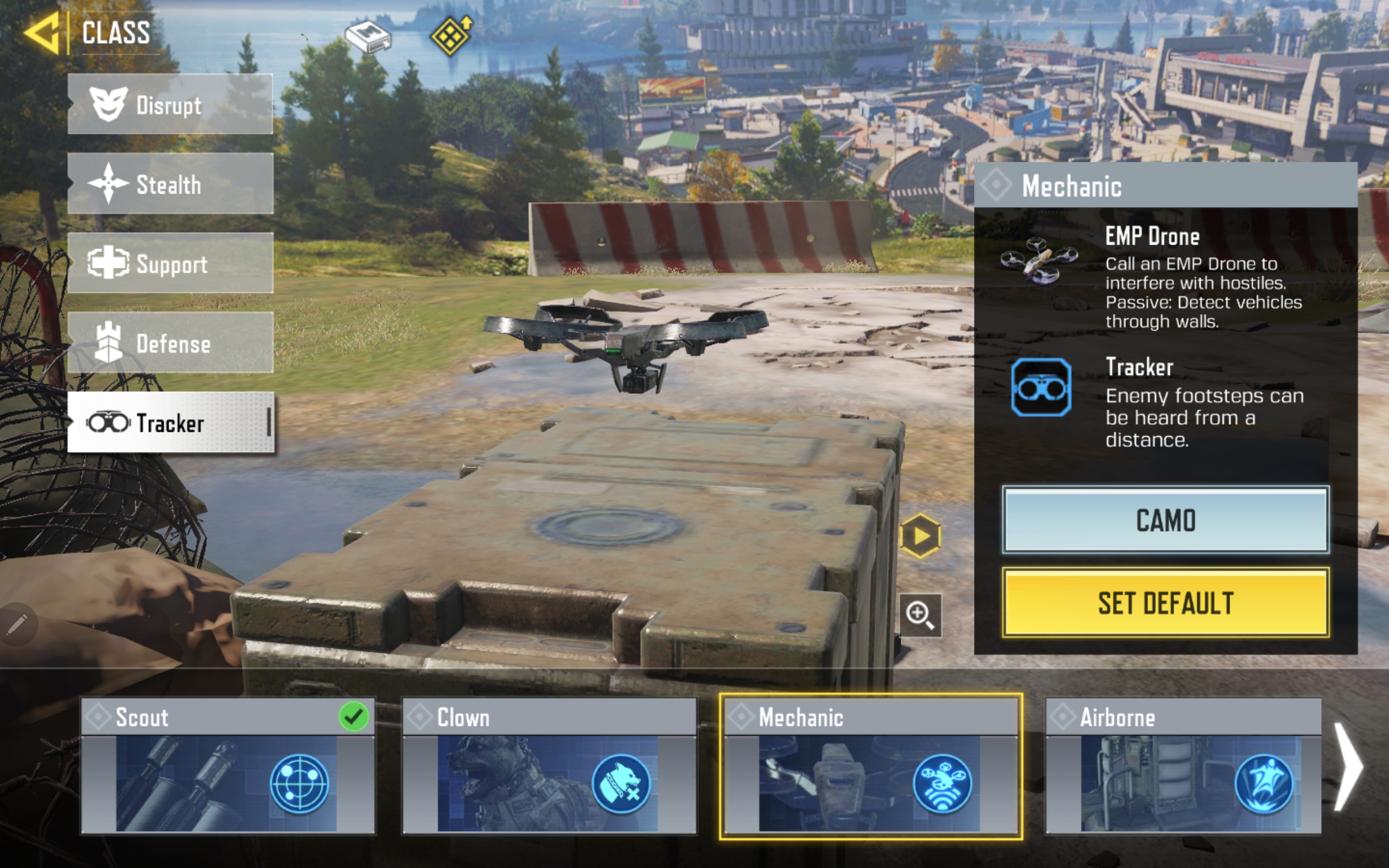1389x868 pixels.
Task: Open the CAMO options
Action: pos(1165,520)
